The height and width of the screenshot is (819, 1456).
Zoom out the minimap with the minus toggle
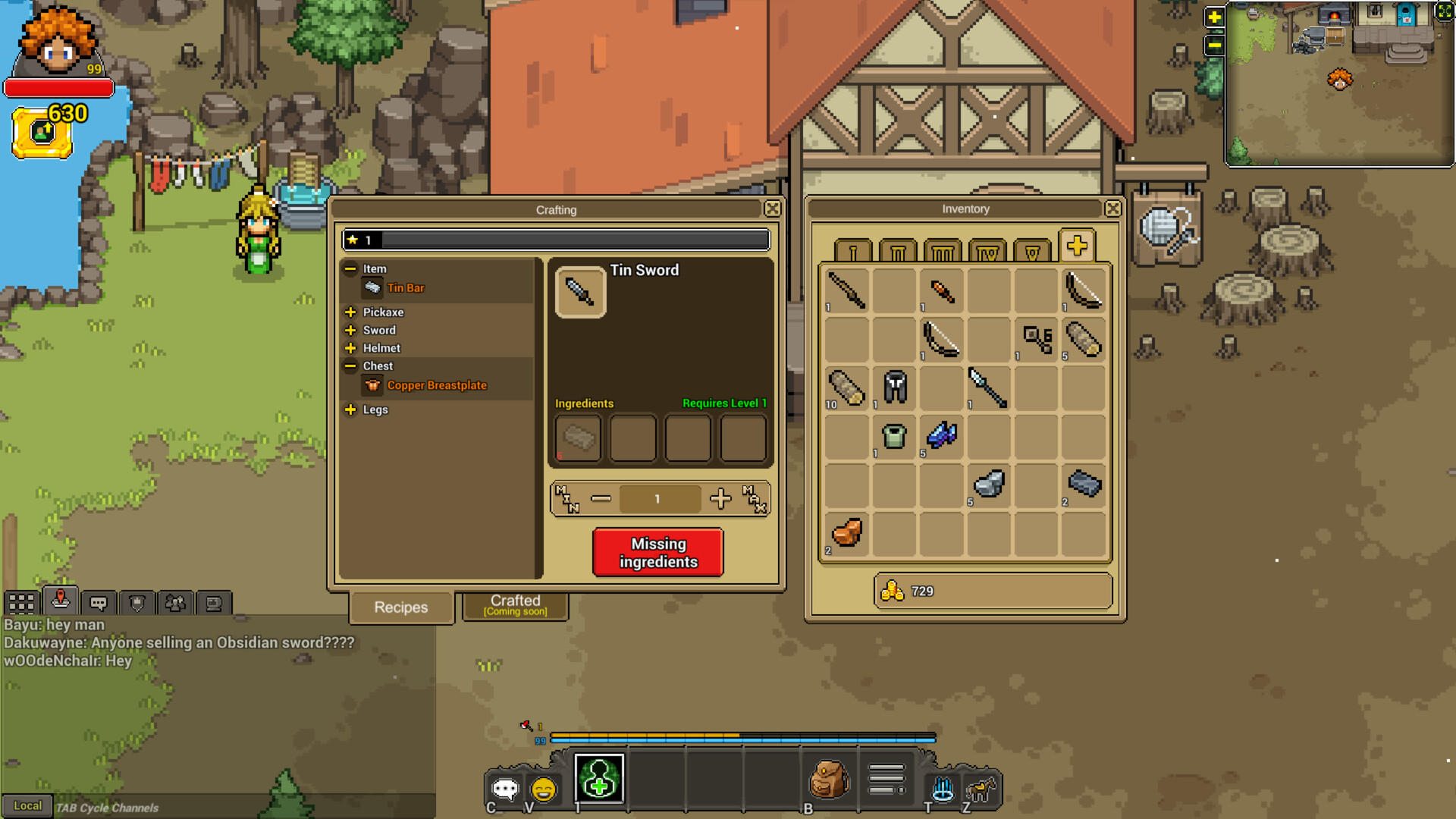click(1213, 45)
